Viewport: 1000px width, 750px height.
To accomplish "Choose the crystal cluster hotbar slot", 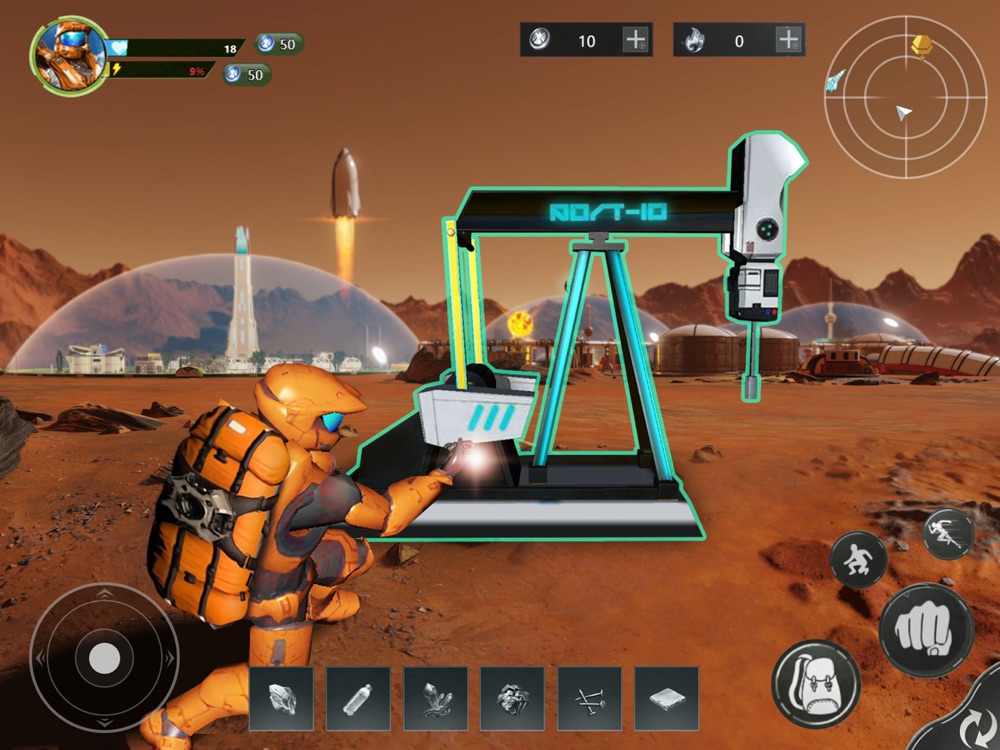I will point(435,698).
